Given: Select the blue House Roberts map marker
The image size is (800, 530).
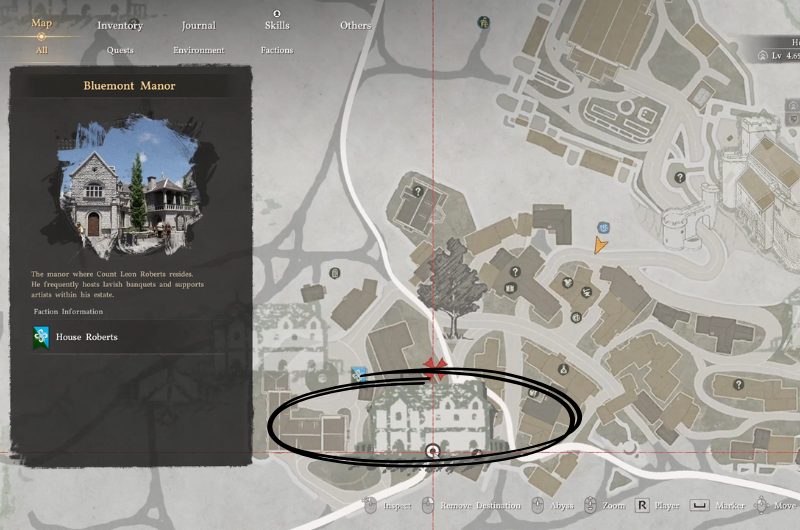Looking at the screenshot, I should pyautogui.click(x=357, y=374).
